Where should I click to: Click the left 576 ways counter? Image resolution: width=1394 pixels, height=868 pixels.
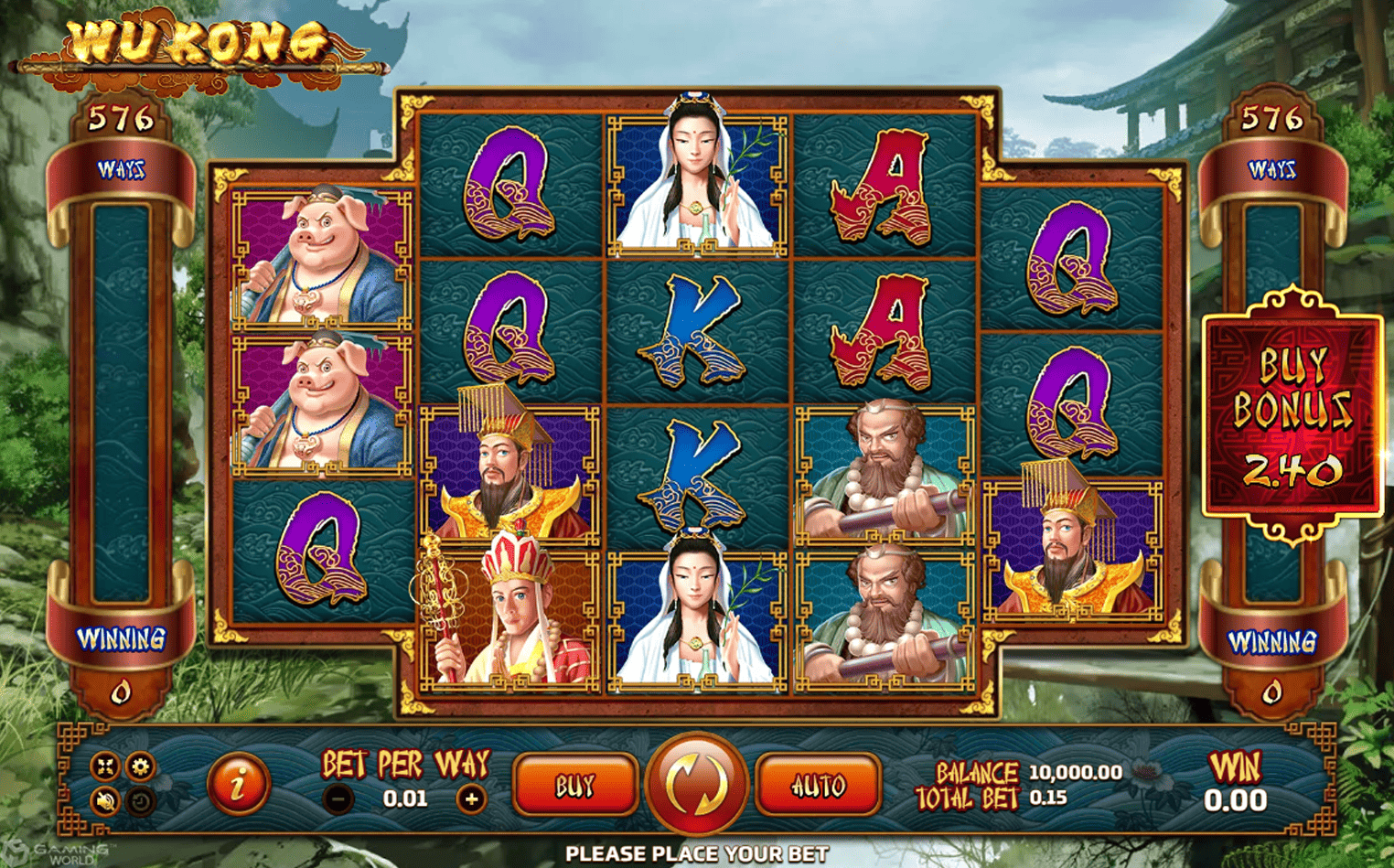(122, 116)
